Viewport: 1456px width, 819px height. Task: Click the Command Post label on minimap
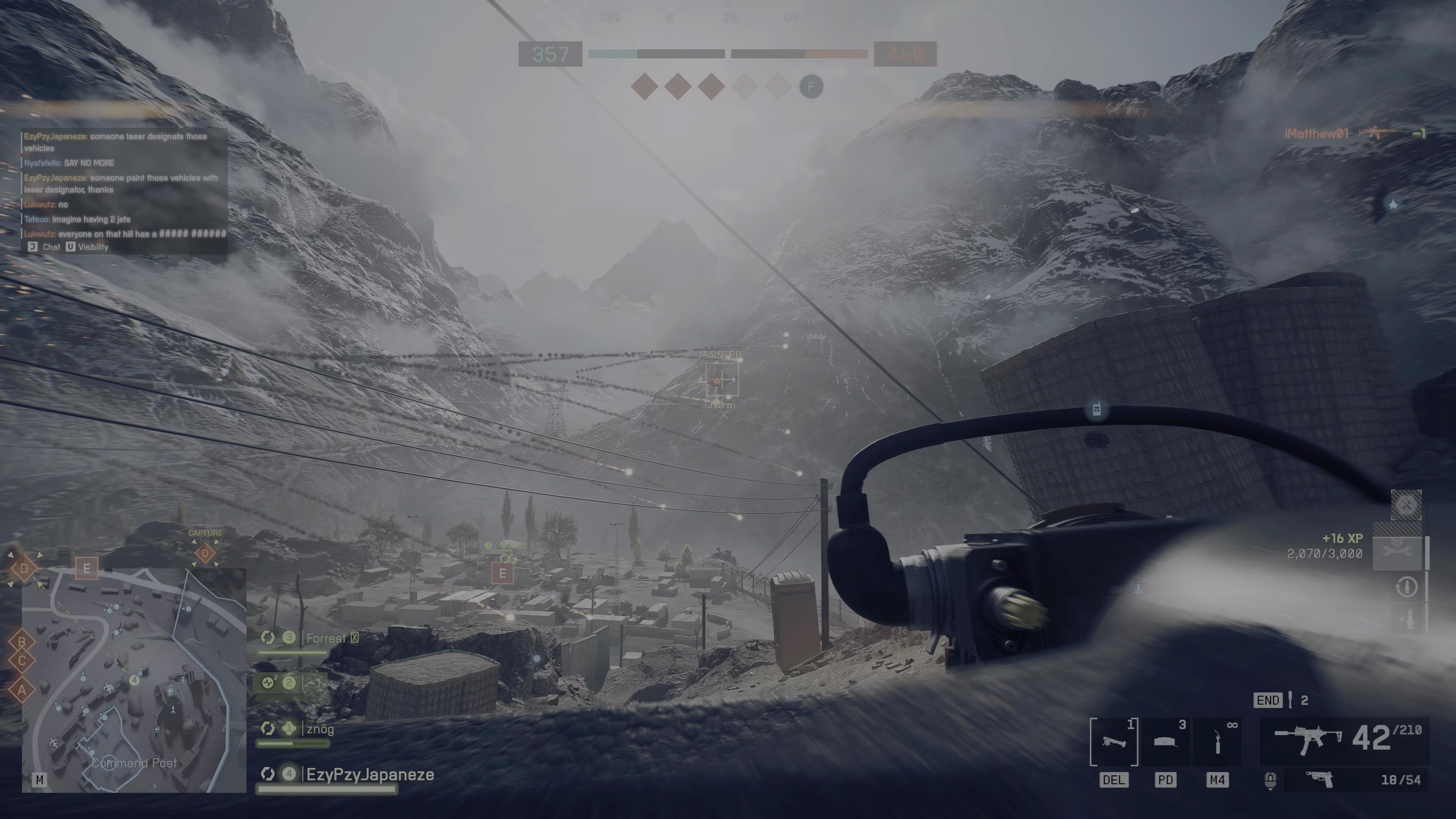(134, 763)
